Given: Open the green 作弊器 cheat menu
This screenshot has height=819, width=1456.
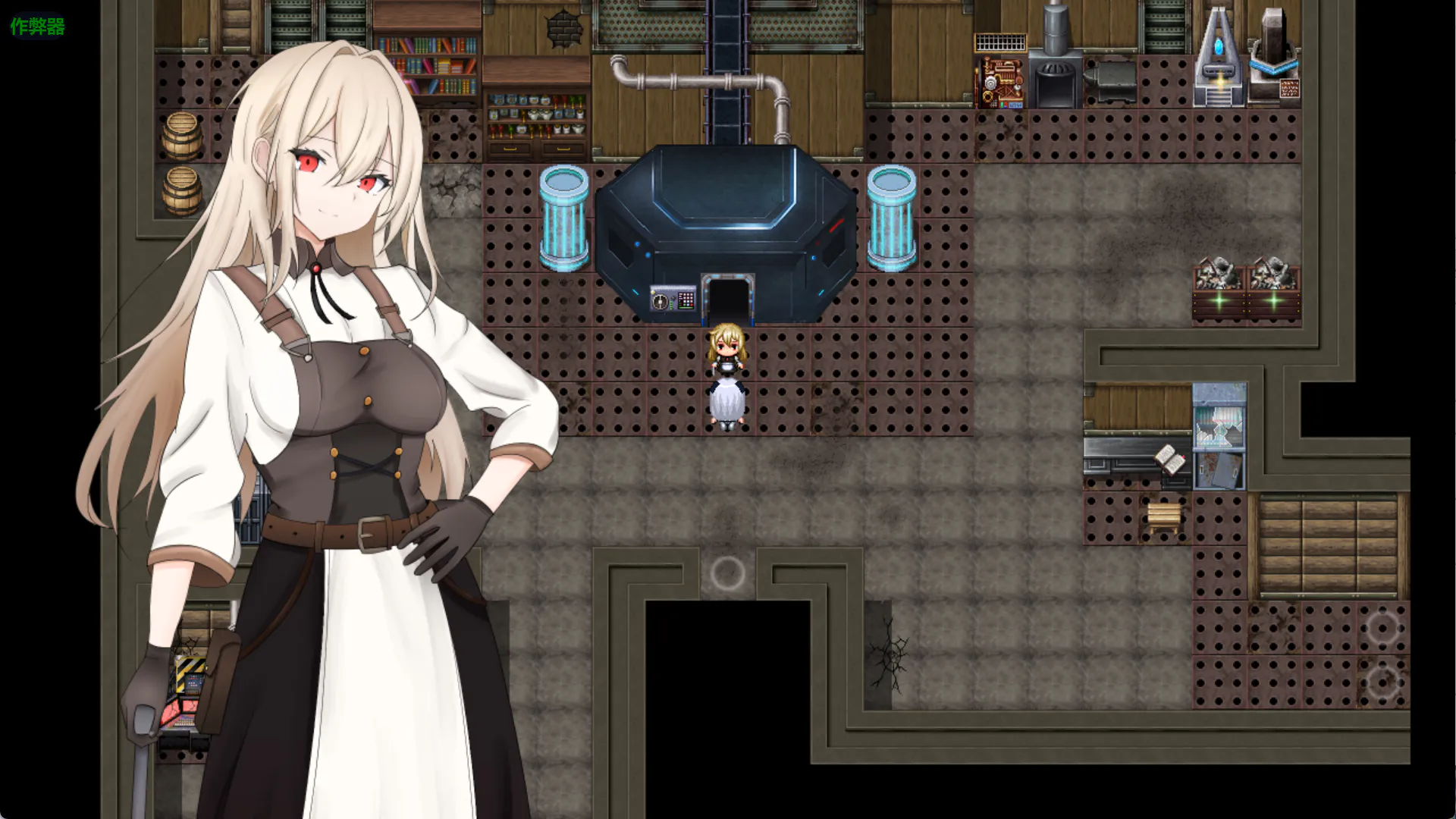Looking at the screenshot, I should pyautogui.click(x=37, y=27).
